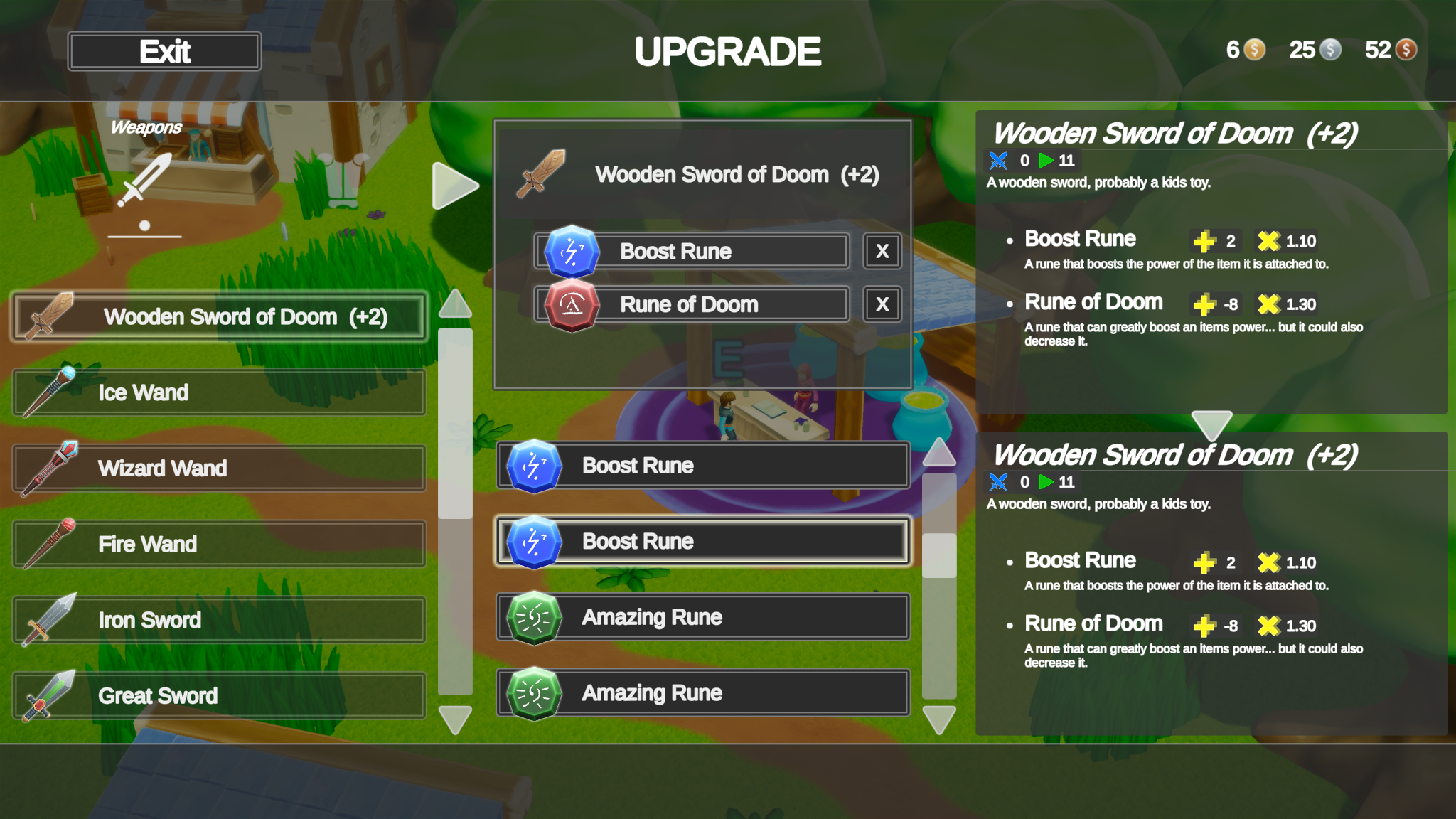This screenshot has width=1456, height=819.
Task: Select the Great Sword weapon
Action: tap(218, 695)
